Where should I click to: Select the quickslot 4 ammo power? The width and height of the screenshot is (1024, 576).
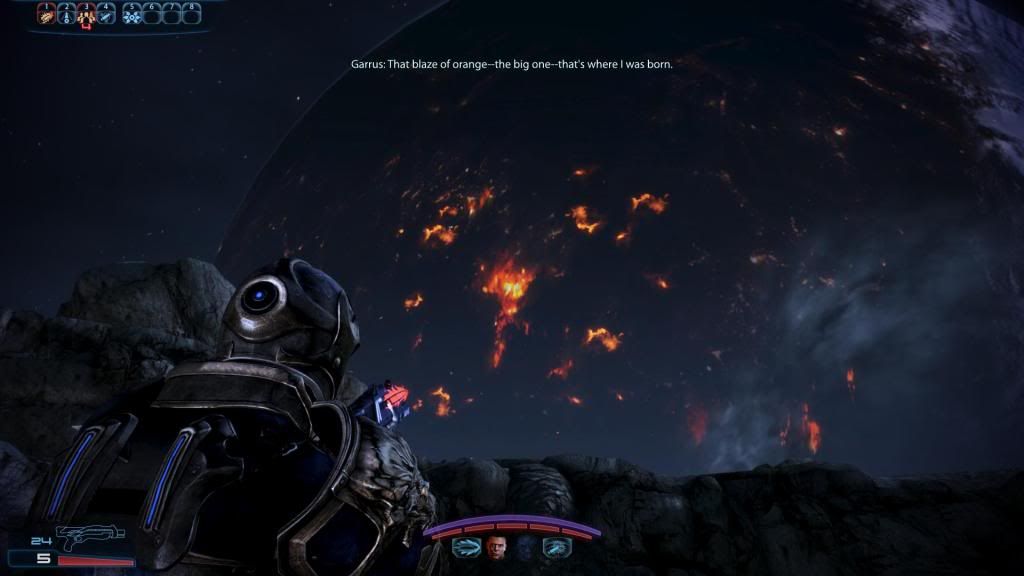point(106,14)
